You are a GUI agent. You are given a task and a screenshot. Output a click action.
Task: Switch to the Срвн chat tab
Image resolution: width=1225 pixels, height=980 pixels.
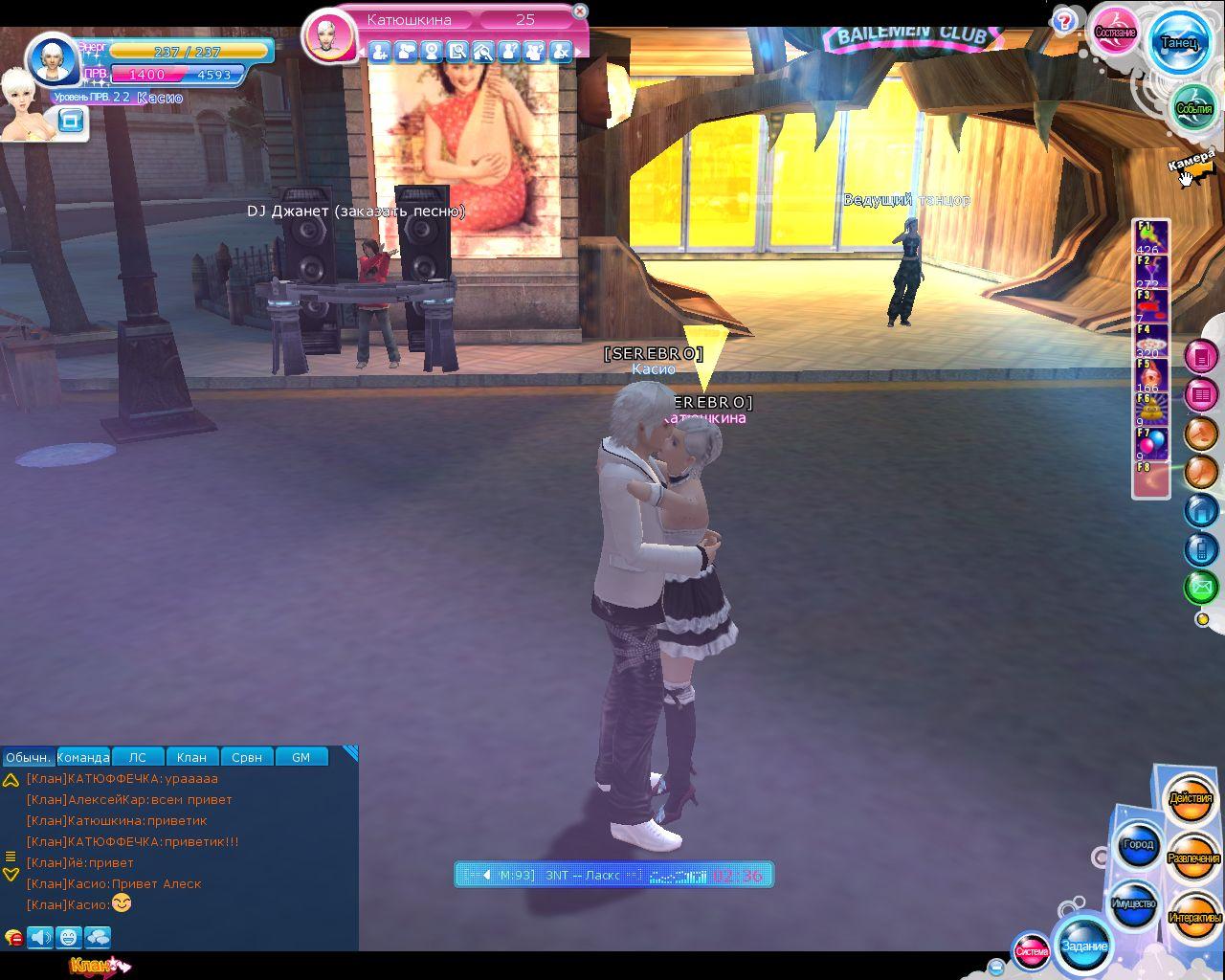pyautogui.click(x=246, y=757)
